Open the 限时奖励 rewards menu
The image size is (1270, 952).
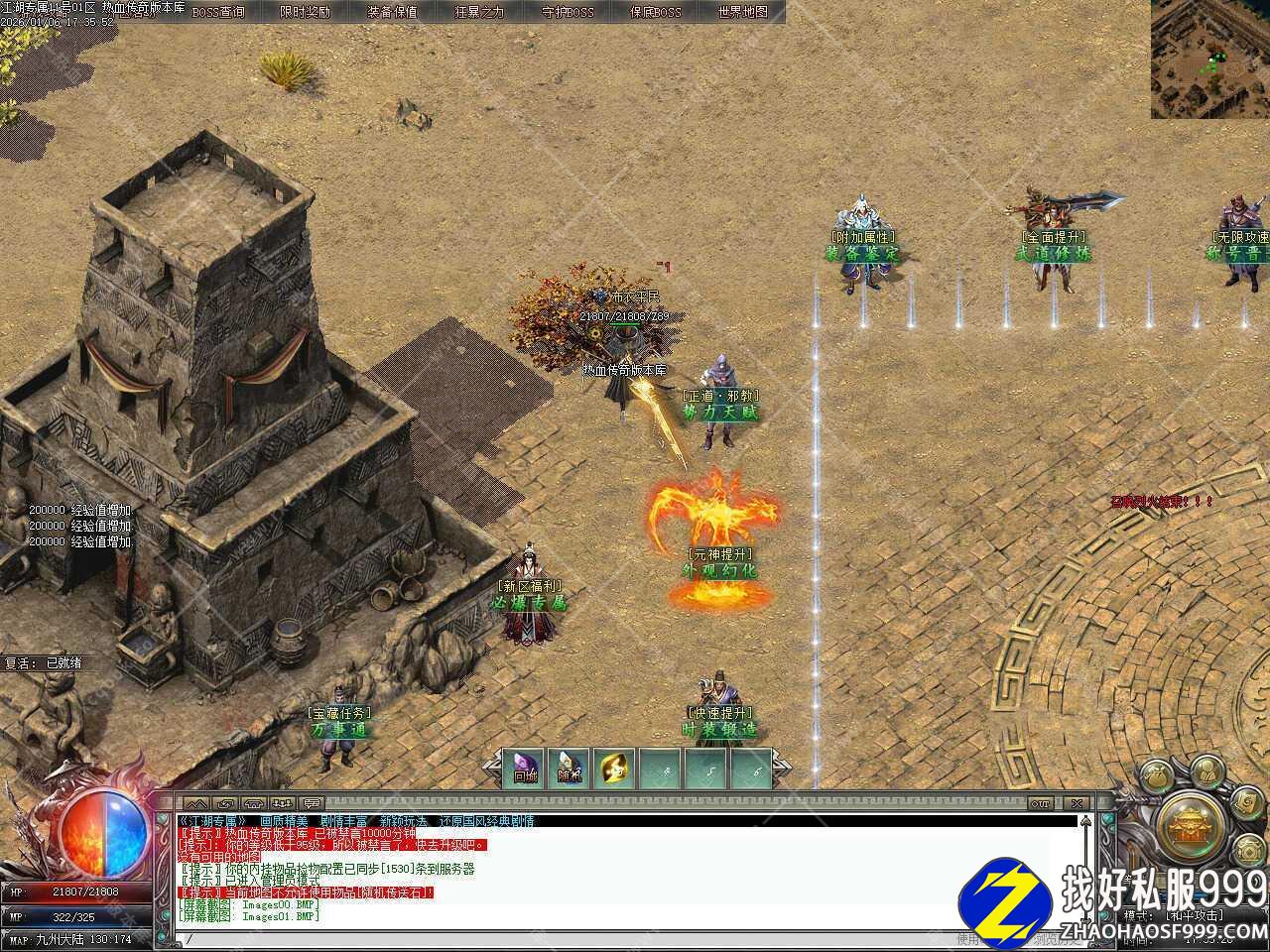pos(305,12)
